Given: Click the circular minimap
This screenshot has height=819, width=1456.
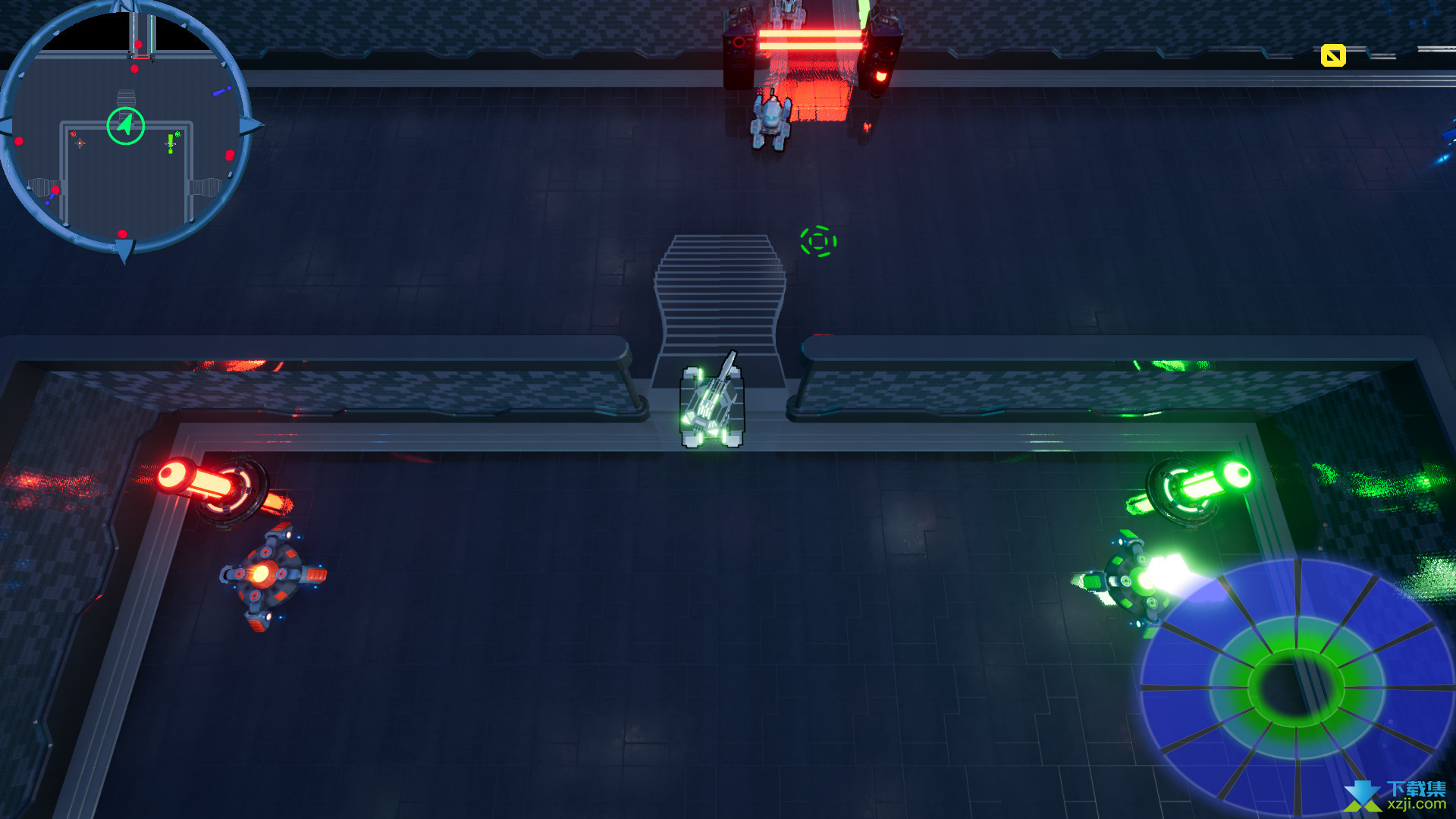Looking at the screenshot, I should pyautogui.click(x=125, y=129).
